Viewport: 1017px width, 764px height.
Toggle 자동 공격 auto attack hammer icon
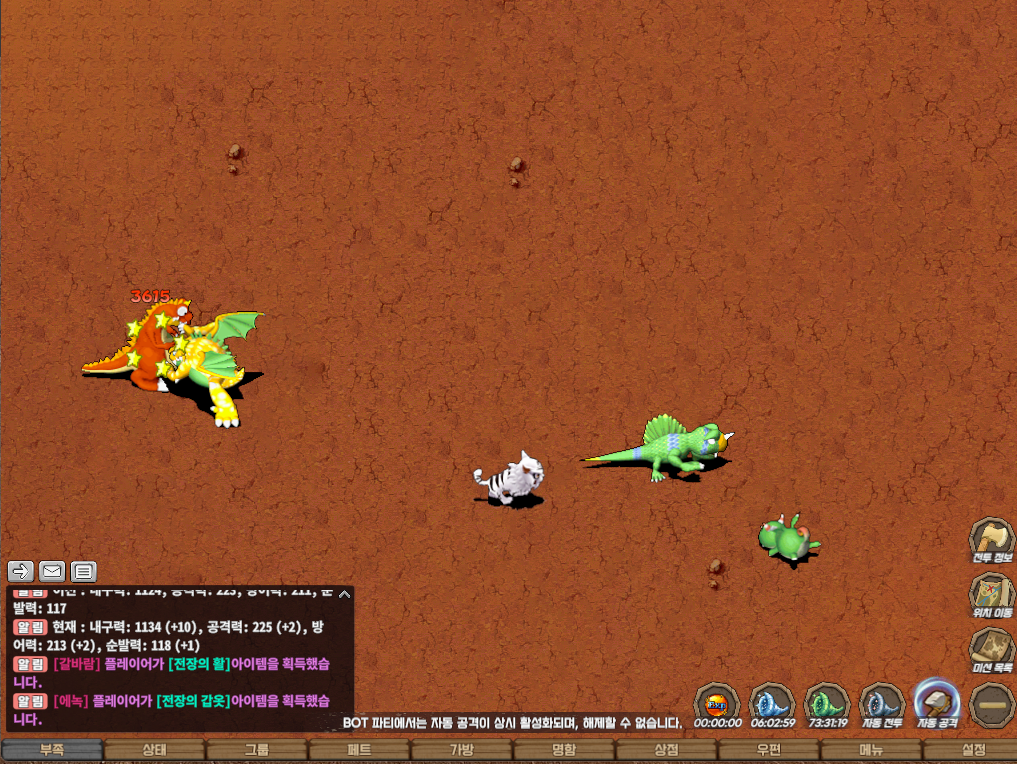(937, 700)
